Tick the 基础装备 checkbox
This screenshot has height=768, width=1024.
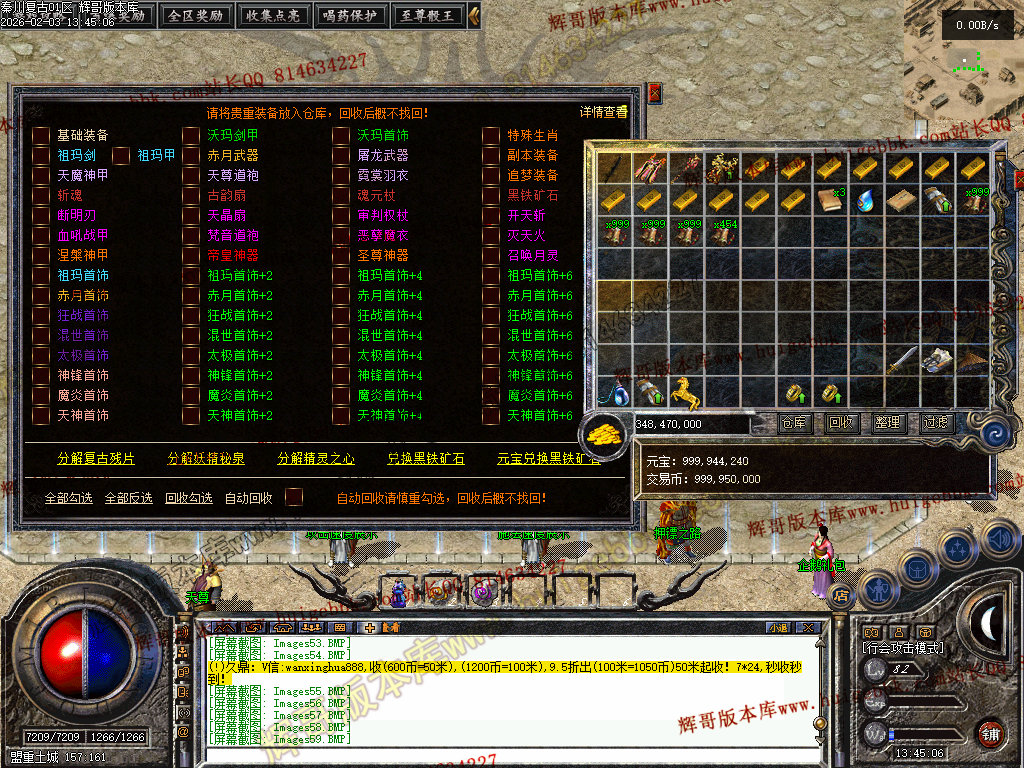(41, 135)
